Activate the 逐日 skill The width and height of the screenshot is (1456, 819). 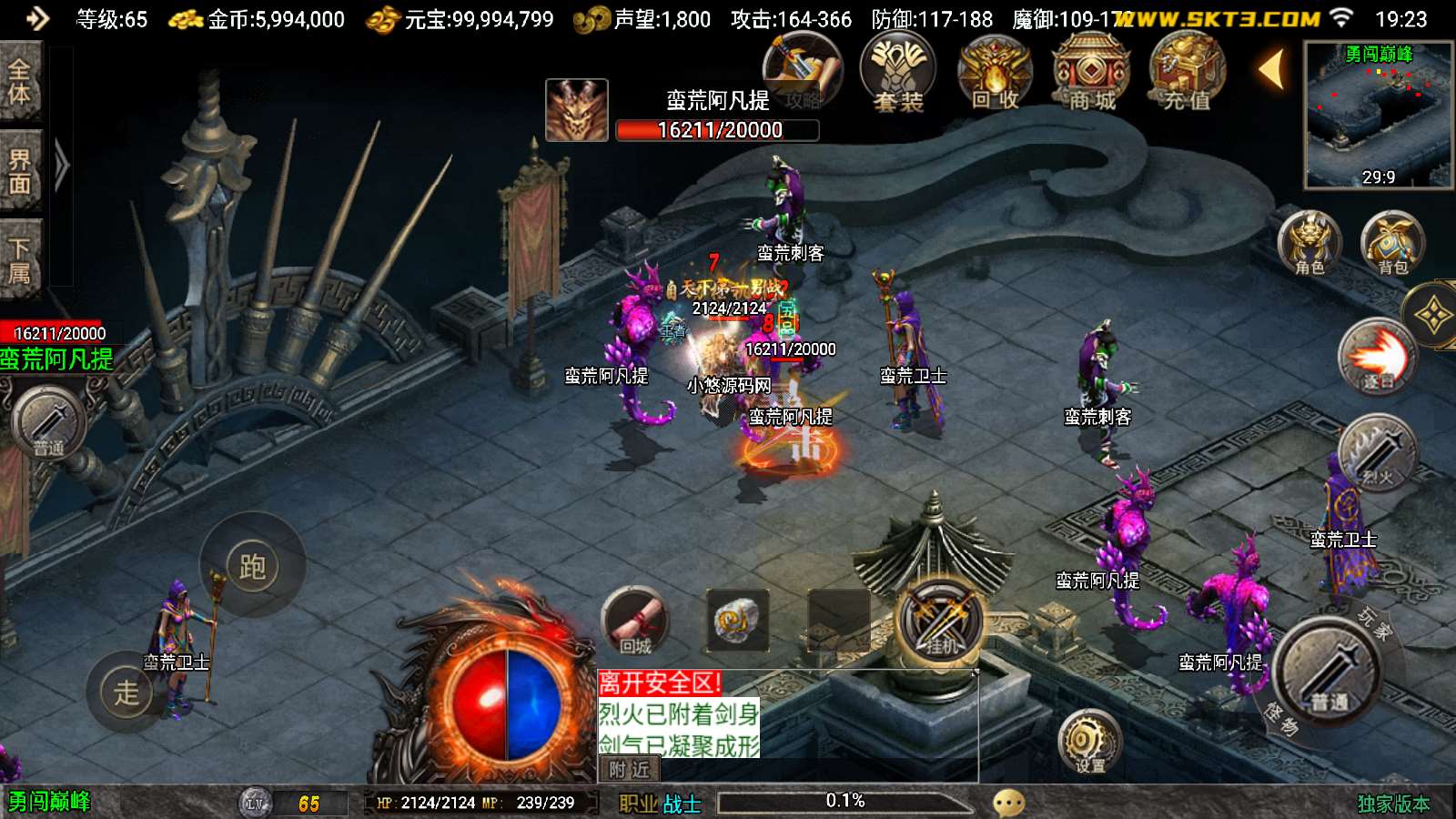pyautogui.click(x=1378, y=357)
